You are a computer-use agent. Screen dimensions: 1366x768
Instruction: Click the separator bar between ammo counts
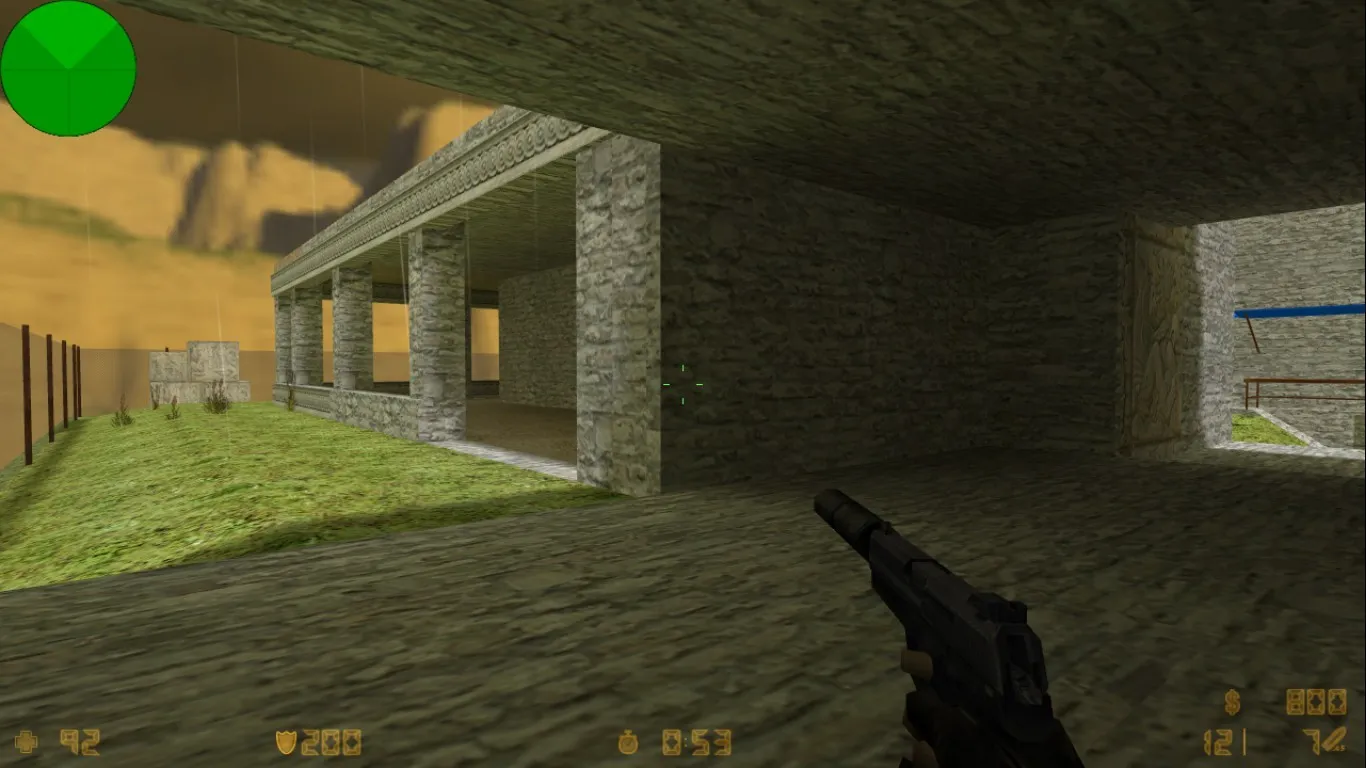tap(1244, 742)
